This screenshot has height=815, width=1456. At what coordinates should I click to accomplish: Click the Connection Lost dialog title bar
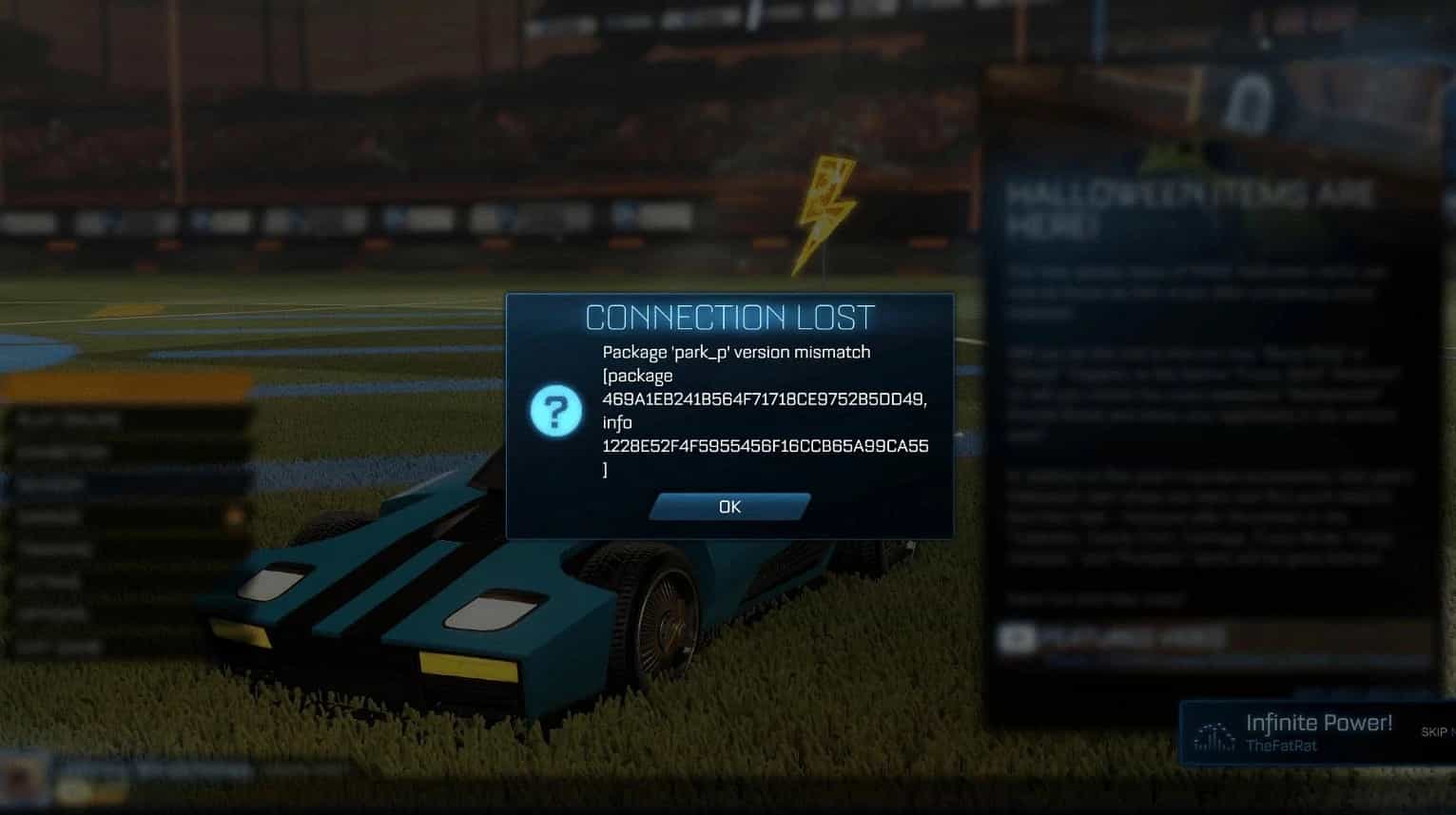[729, 317]
